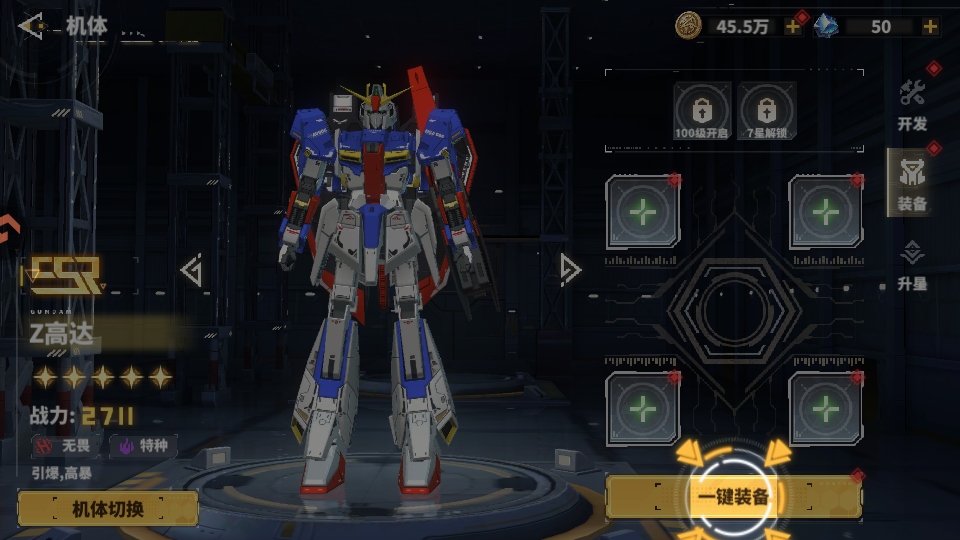Screen dimensions: 960x540
Task: Show the previous mech with left arrow
Action: 191,270
